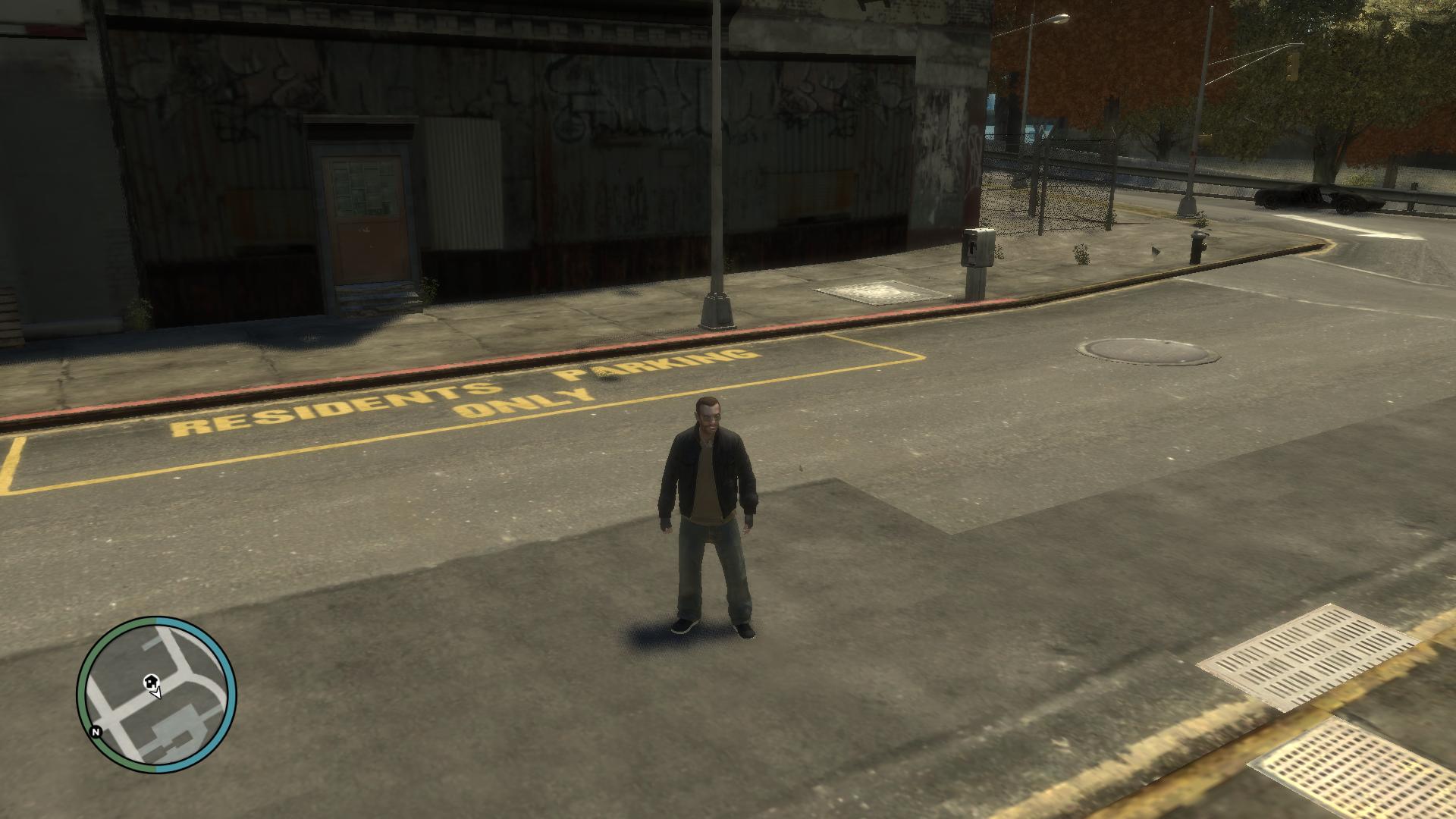Select the safehouse marker on the radar
This screenshot has height=819, width=1456.
(x=150, y=681)
